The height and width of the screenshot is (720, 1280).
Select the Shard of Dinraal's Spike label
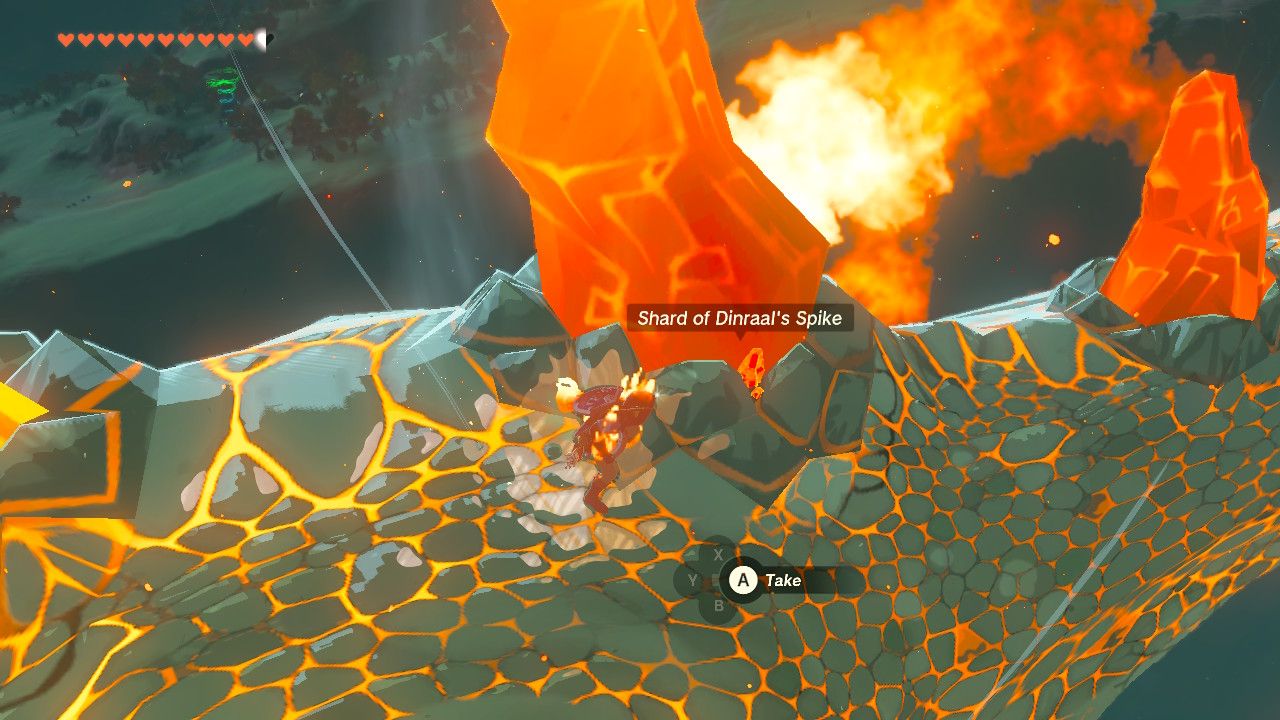coord(740,317)
